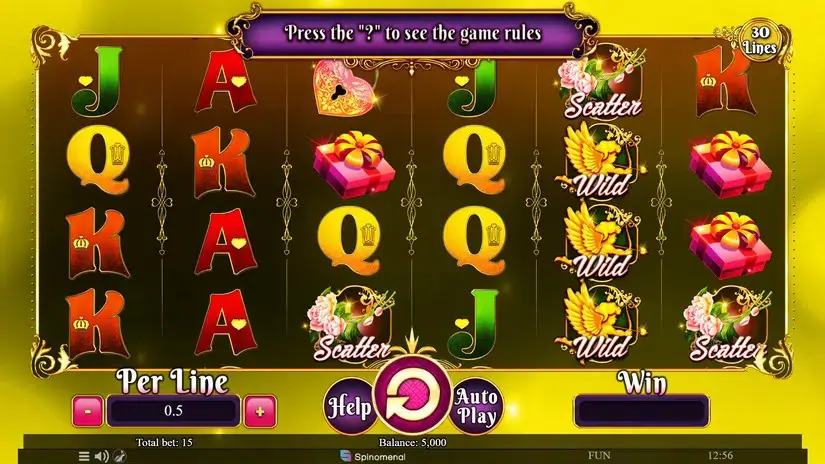825x464 pixels.
Task: Decrease the per line bet
Action: pyautogui.click(x=87, y=410)
